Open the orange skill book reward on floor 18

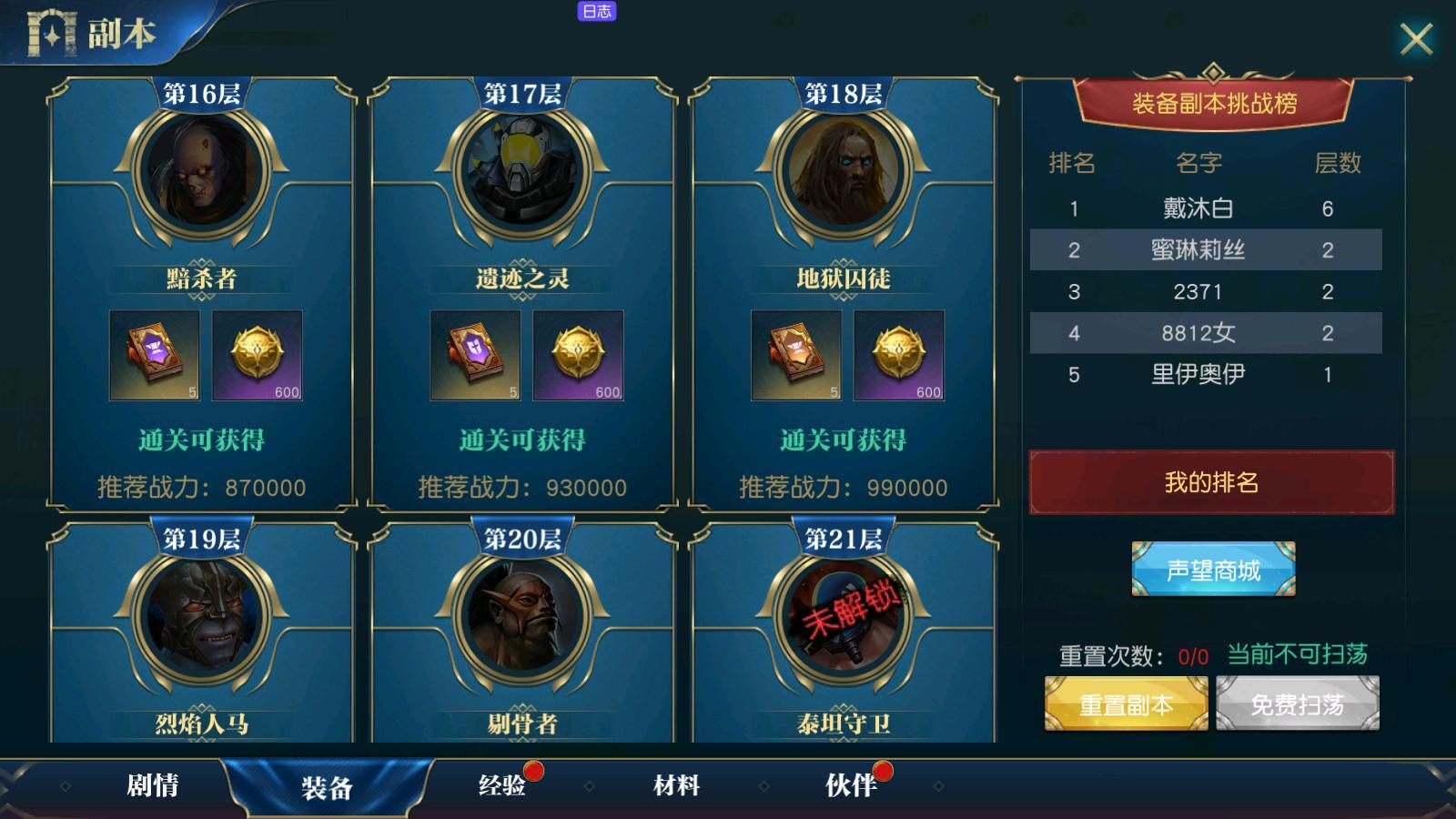[796, 355]
